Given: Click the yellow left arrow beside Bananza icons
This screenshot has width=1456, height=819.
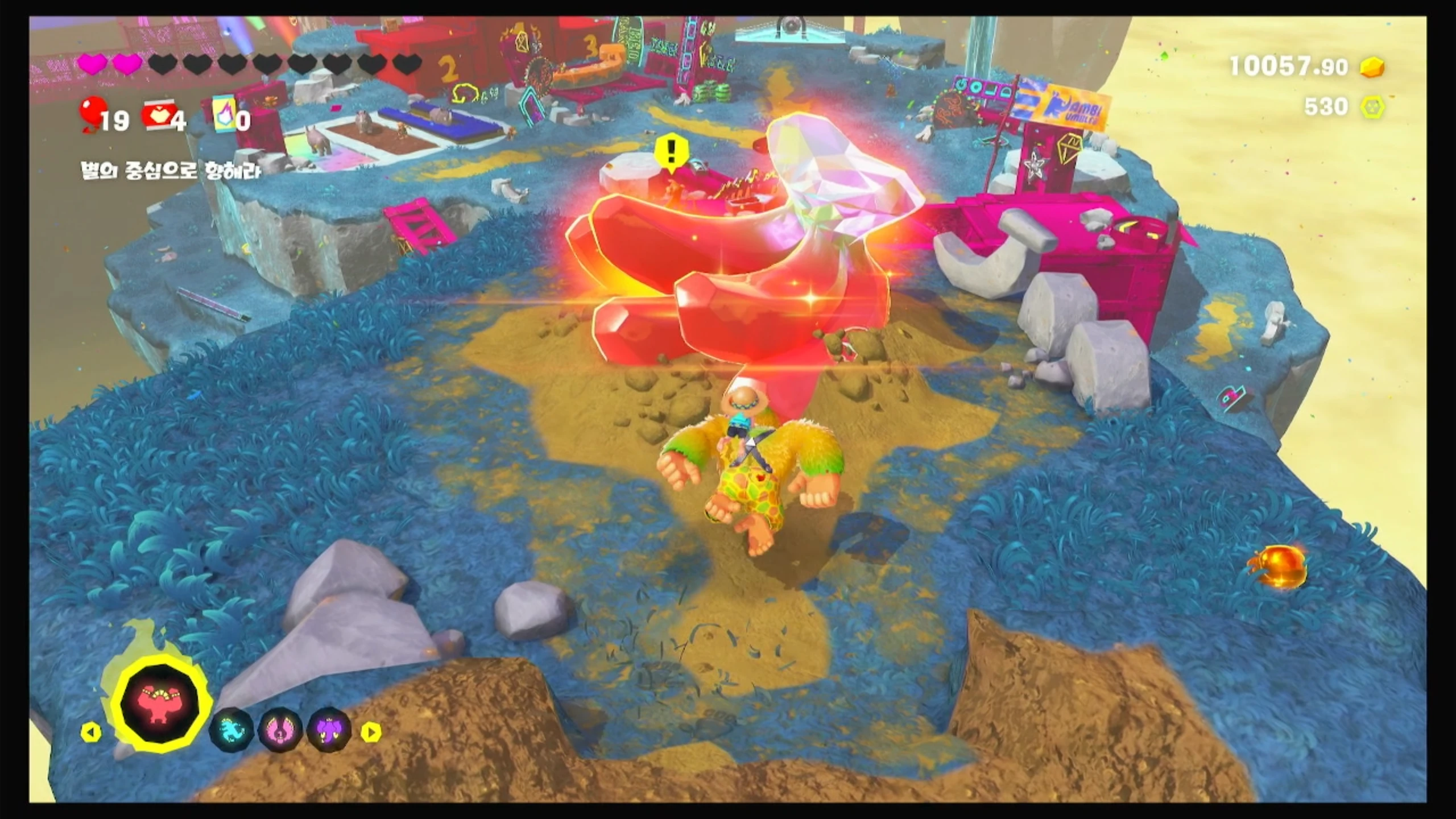Looking at the screenshot, I should pyautogui.click(x=91, y=732).
